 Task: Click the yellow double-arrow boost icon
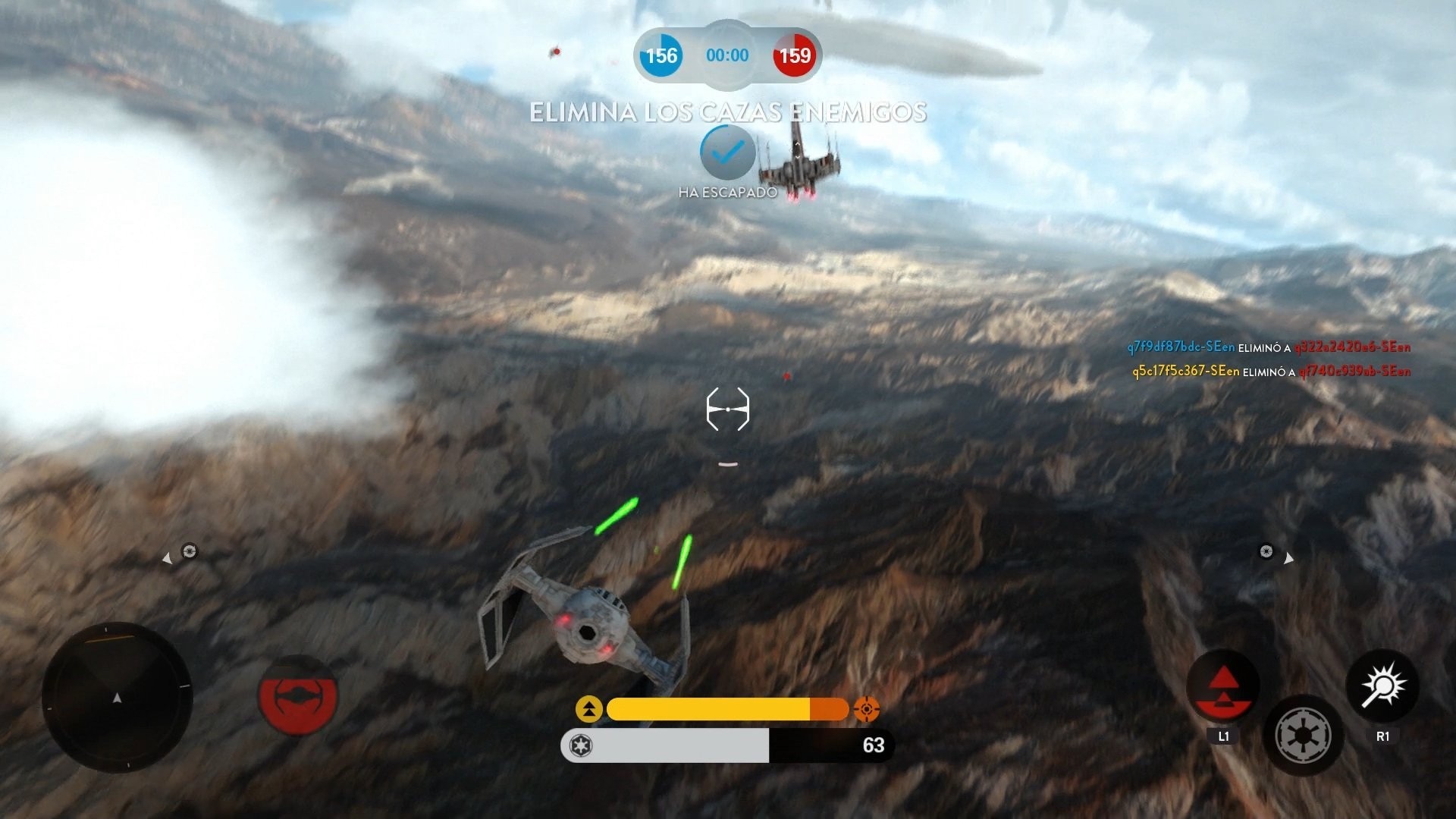pos(591,709)
